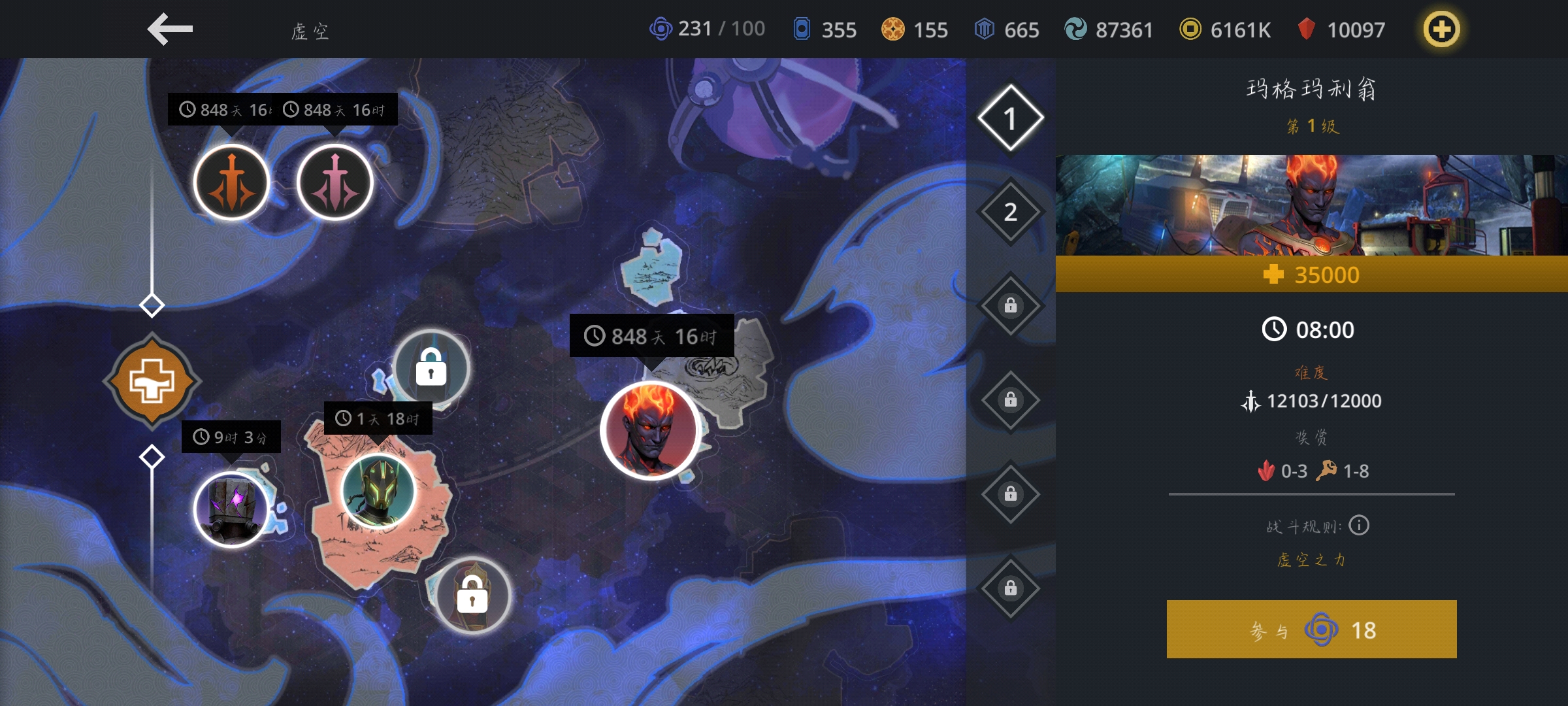The height and width of the screenshot is (706, 1568).
Task: Choose the flame-haired boss node on map
Action: (650, 430)
